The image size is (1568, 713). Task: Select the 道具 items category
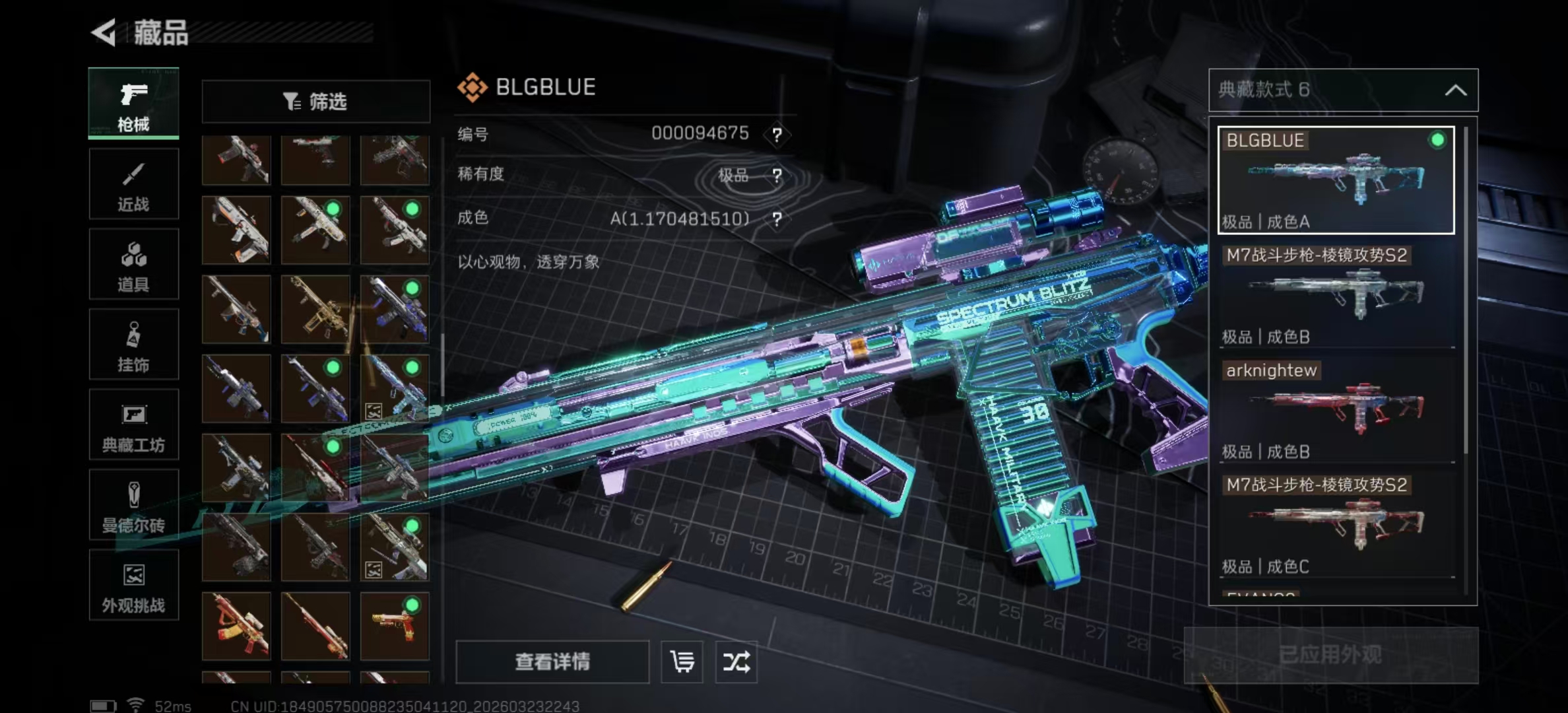pyautogui.click(x=133, y=265)
